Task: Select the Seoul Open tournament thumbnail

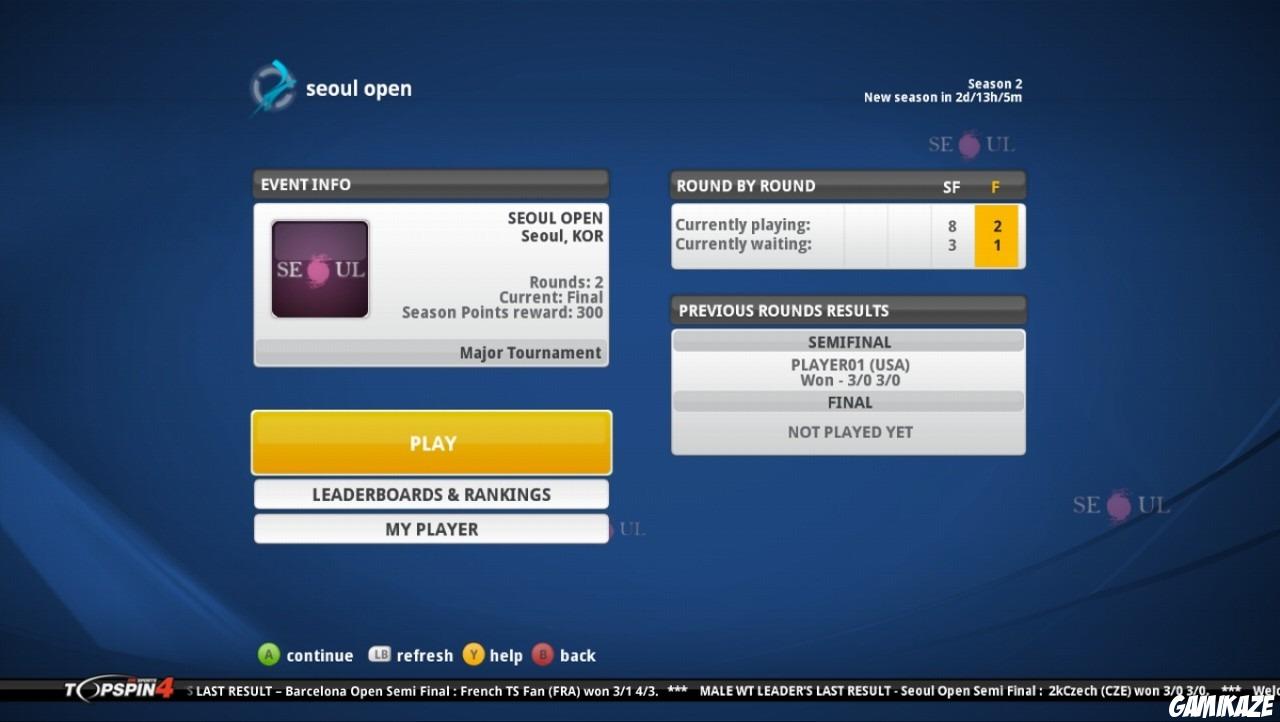Action: [x=320, y=268]
